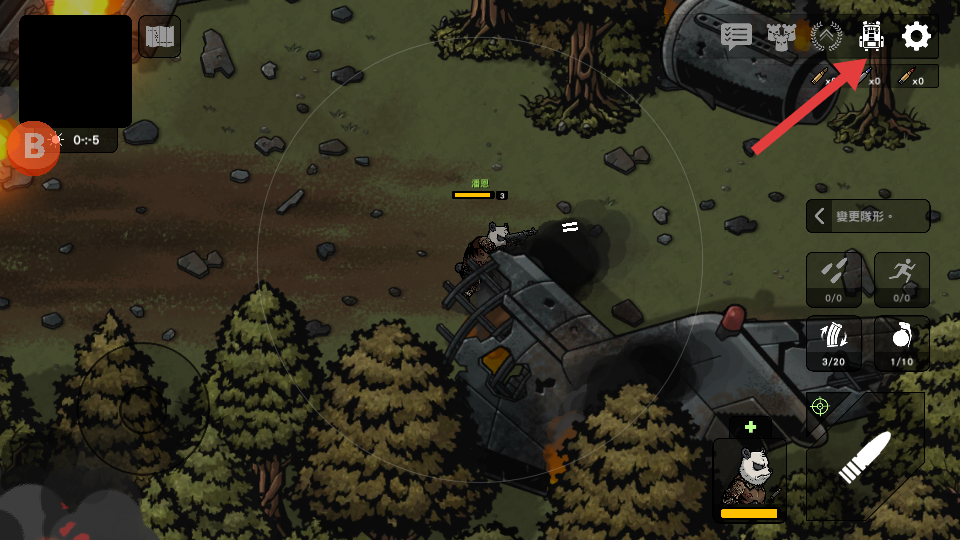Expand the 變更隊形 formation selector
Viewport: 960px width, 540px height.
(867, 216)
